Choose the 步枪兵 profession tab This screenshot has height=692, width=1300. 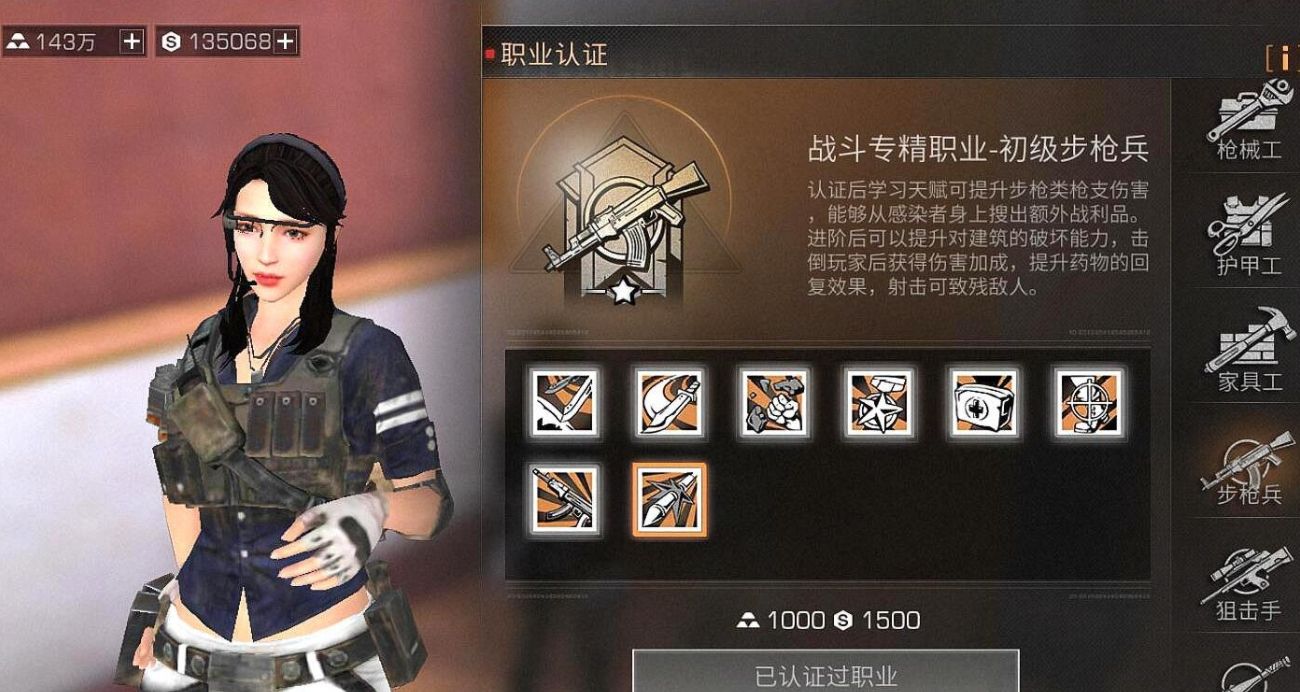pyautogui.click(x=1248, y=468)
